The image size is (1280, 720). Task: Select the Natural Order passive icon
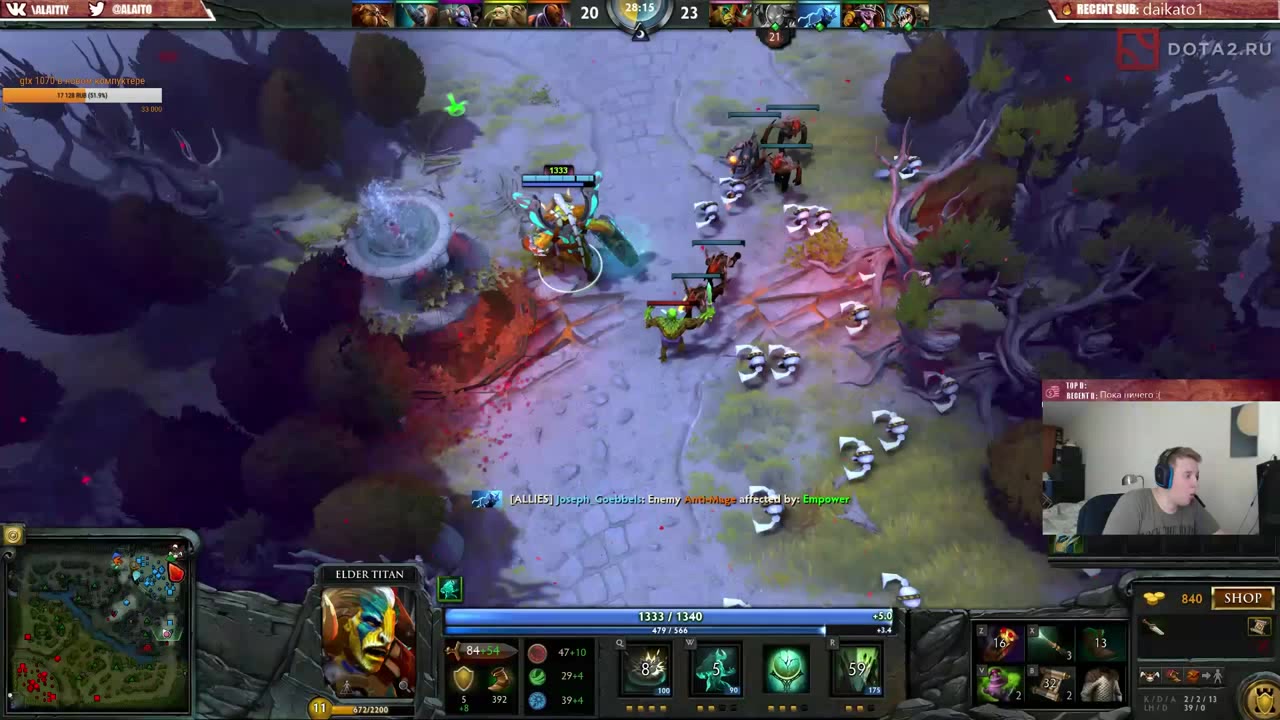pos(787,669)
